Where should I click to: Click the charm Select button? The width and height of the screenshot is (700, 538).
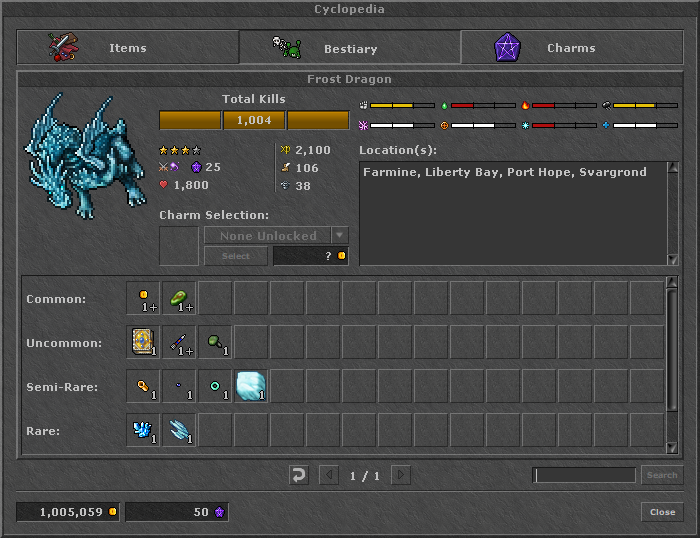[235, 256]
